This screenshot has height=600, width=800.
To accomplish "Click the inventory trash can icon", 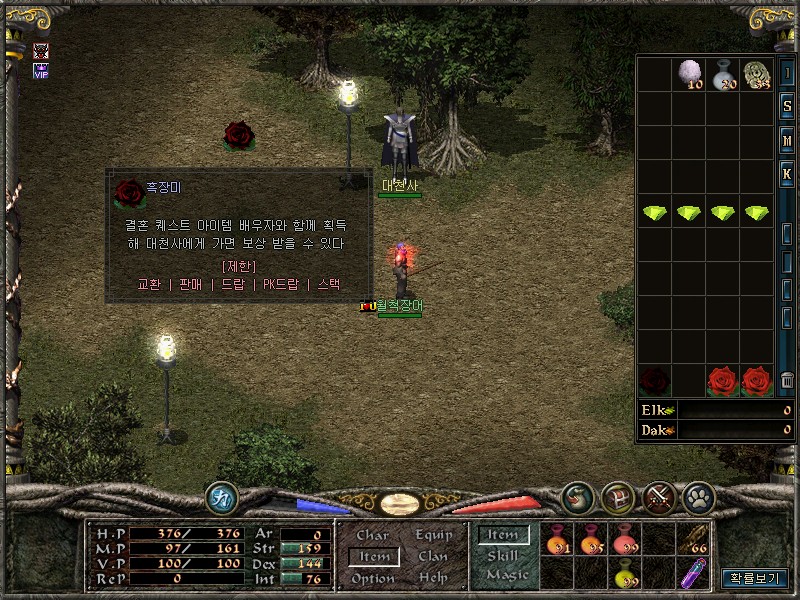I will tap(787, 380).
